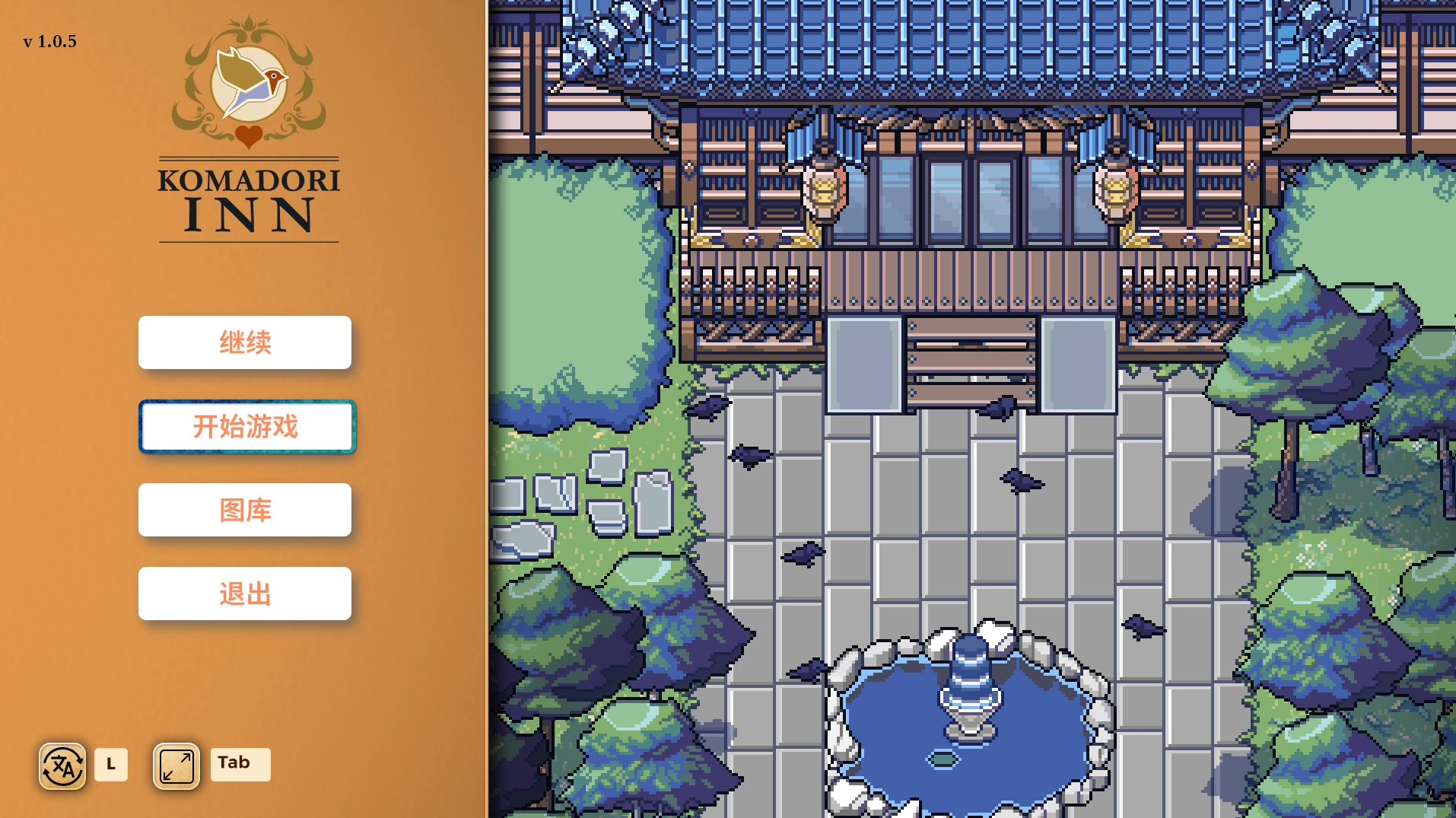Click the left notice board beside the bench
1456x818 pixels.
tap(863, 364)
